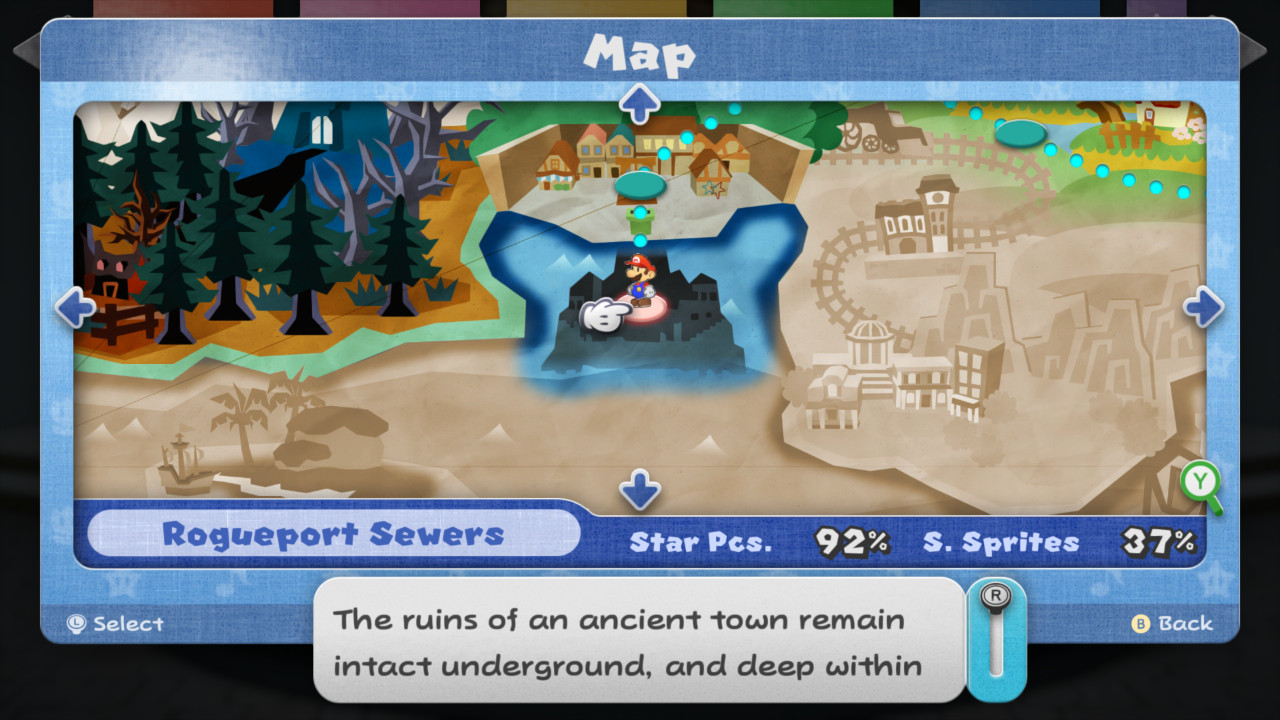Click the Map title header
Screen dimensions: 1280x720
point(640,57)
